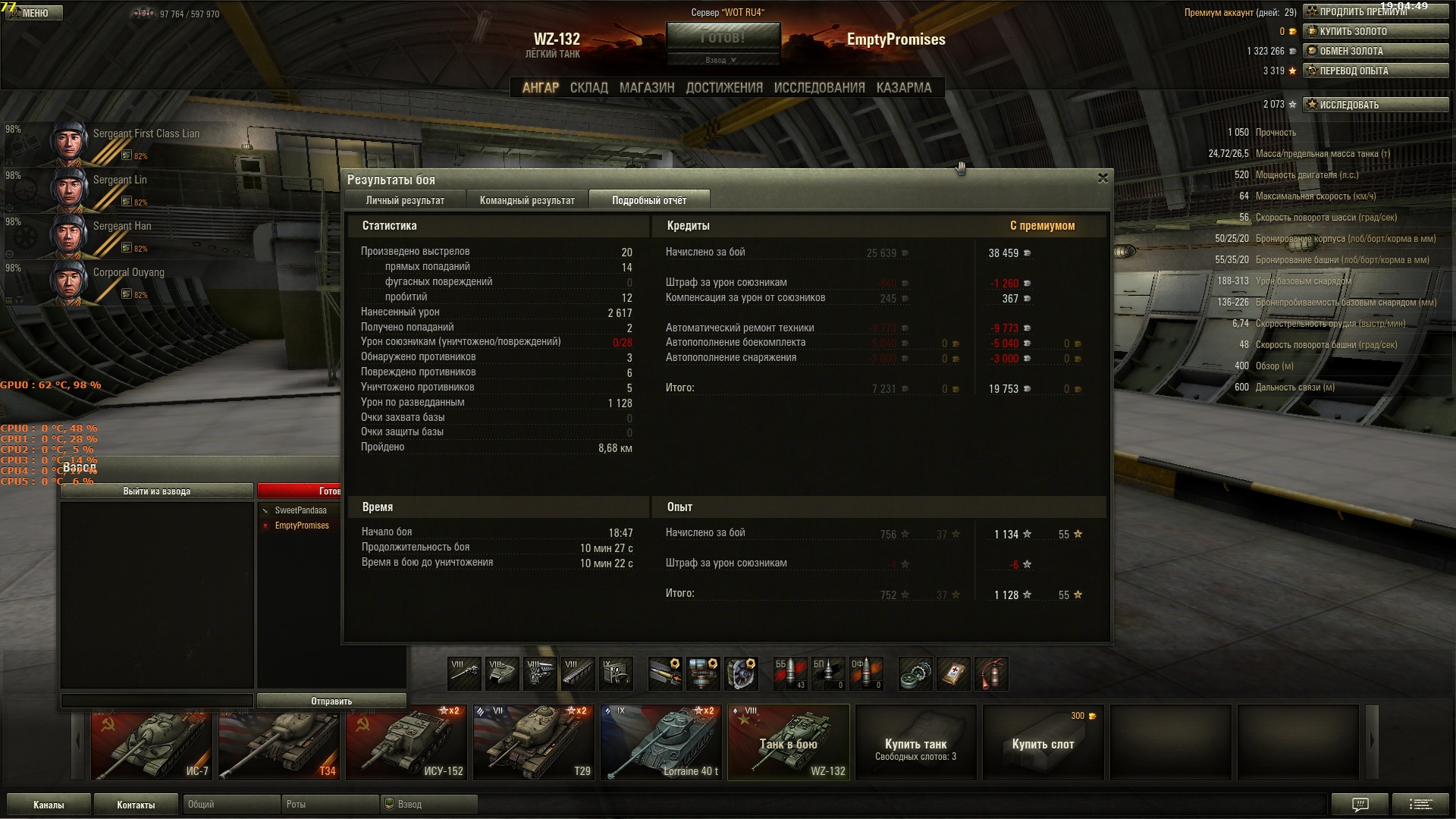This screenshot has width=1456, height=819.
Task: Click ПРОДЛИТЬ ПРЕМИУМ button
Action: coord(1375,12)
